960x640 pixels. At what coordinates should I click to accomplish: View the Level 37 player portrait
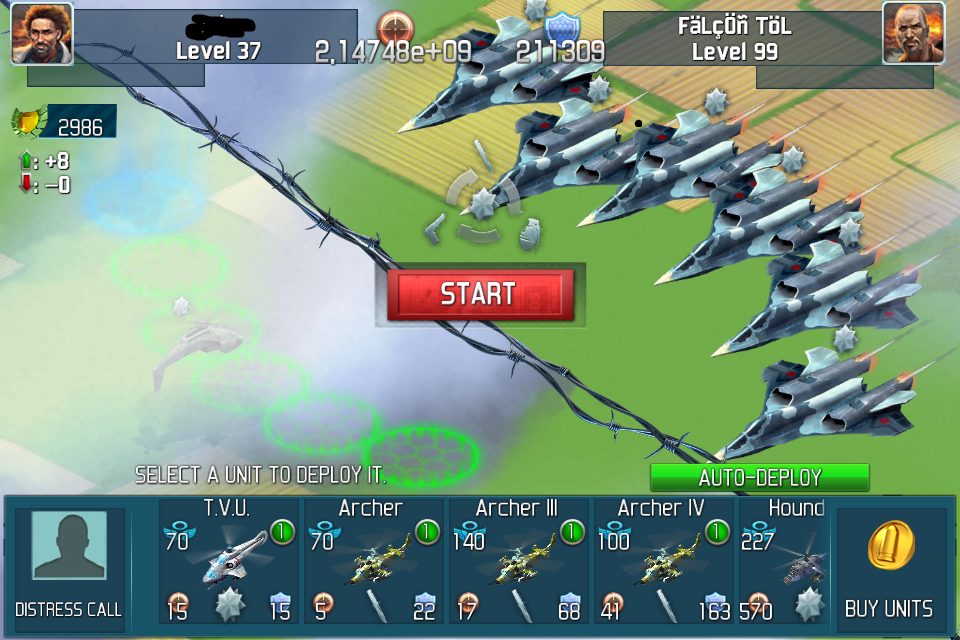(41, 33)
